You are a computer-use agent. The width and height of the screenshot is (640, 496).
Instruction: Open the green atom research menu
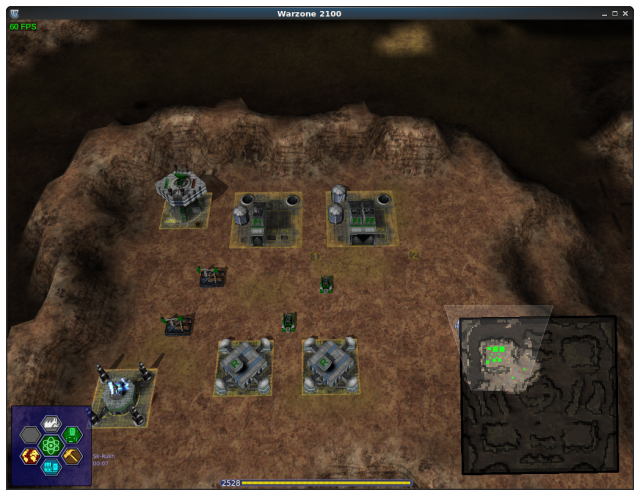tap(51, 445)
